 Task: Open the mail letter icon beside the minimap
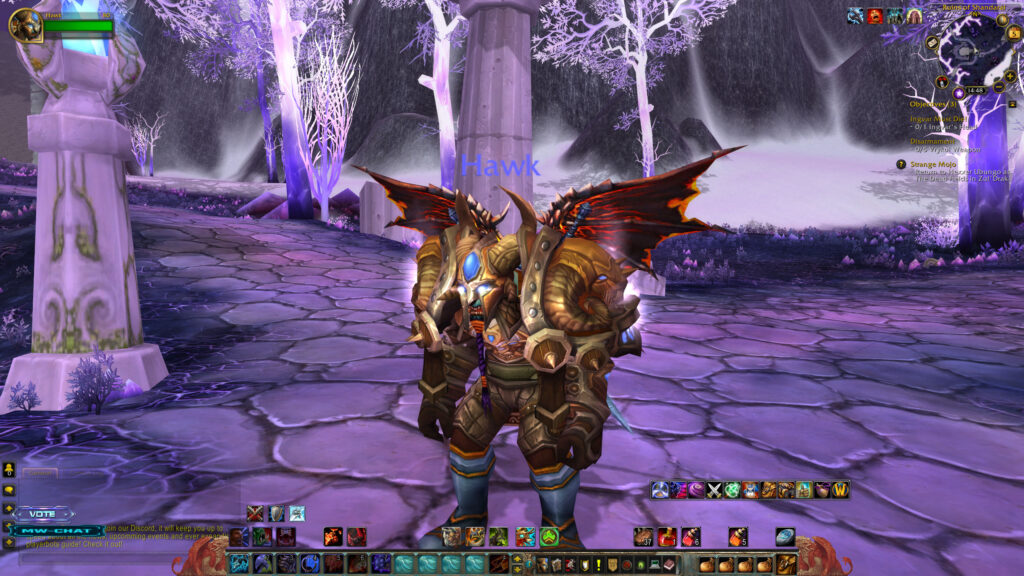pyautogui.click(x=932, y=43)
